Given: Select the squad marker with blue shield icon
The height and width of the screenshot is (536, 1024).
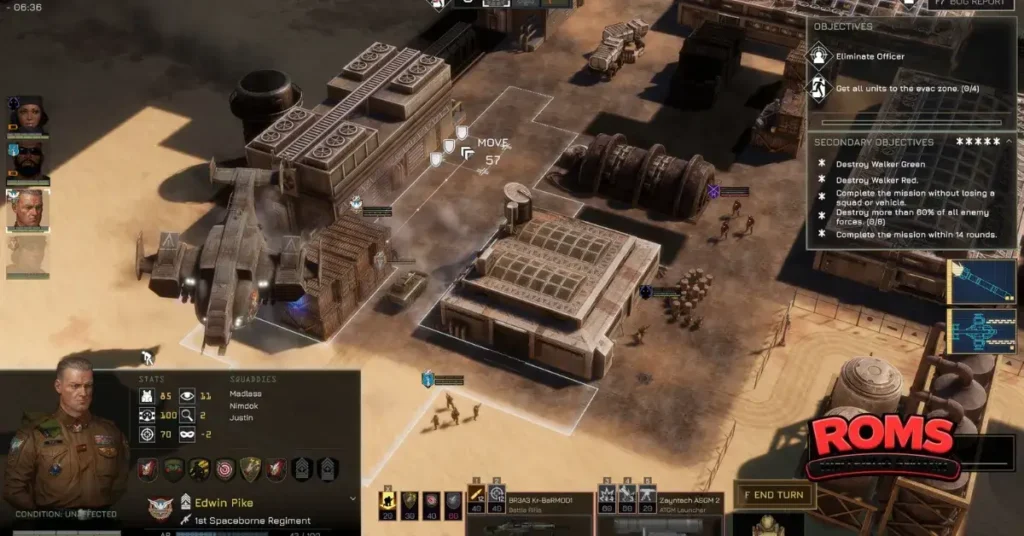Looking at the screenshot, I should click(428, 378).
